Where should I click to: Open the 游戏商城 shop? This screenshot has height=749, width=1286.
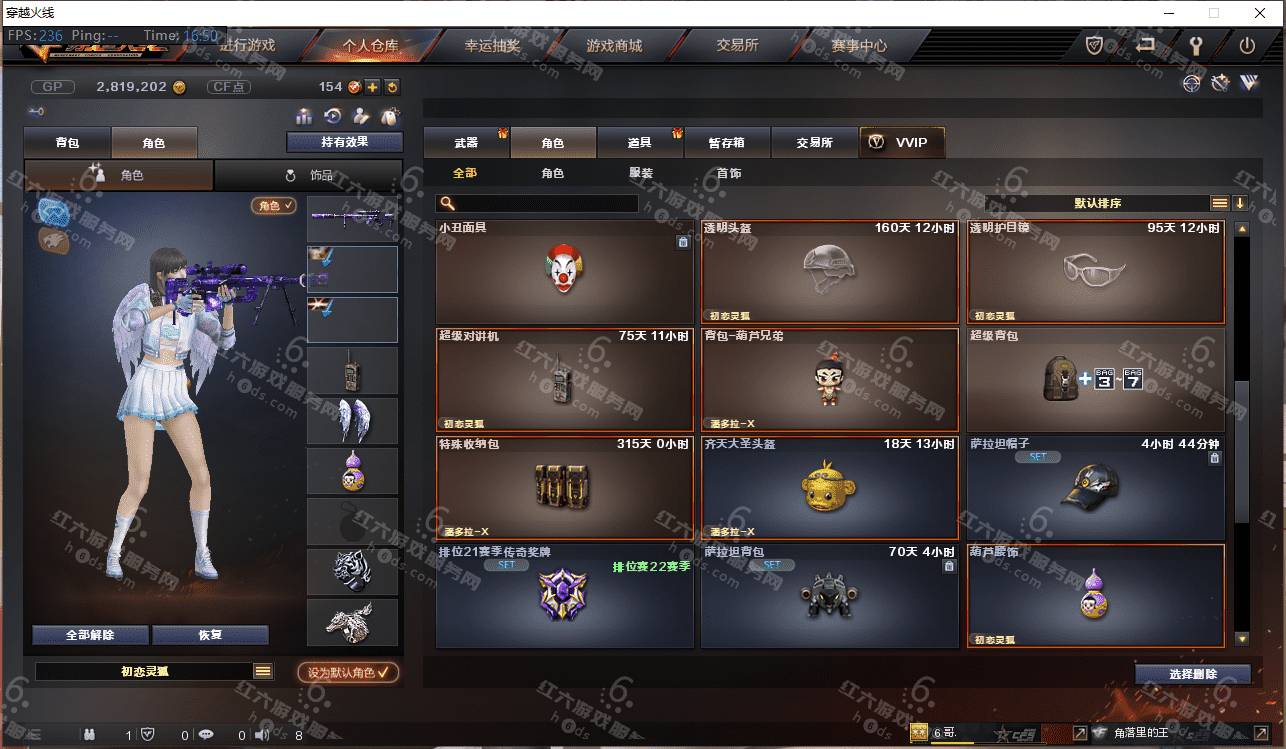tap(614, 46)
